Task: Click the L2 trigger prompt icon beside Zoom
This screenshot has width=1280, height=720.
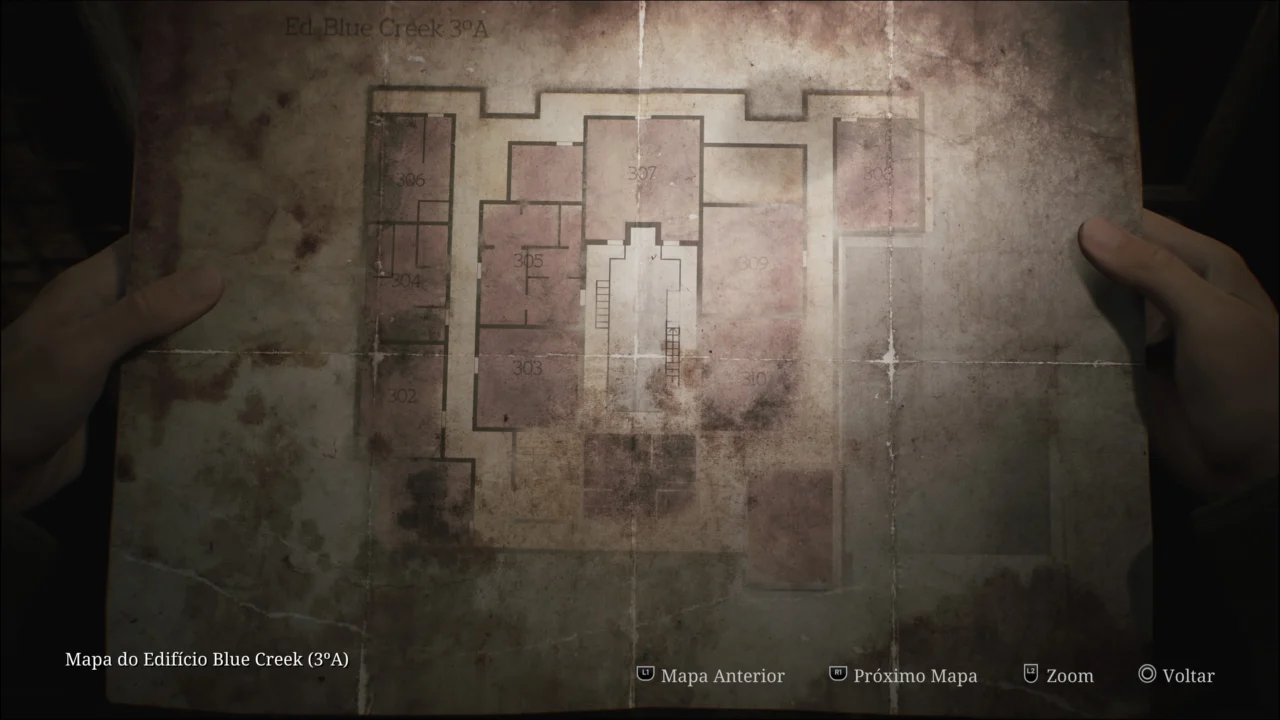Action: tap(1030, 675)
